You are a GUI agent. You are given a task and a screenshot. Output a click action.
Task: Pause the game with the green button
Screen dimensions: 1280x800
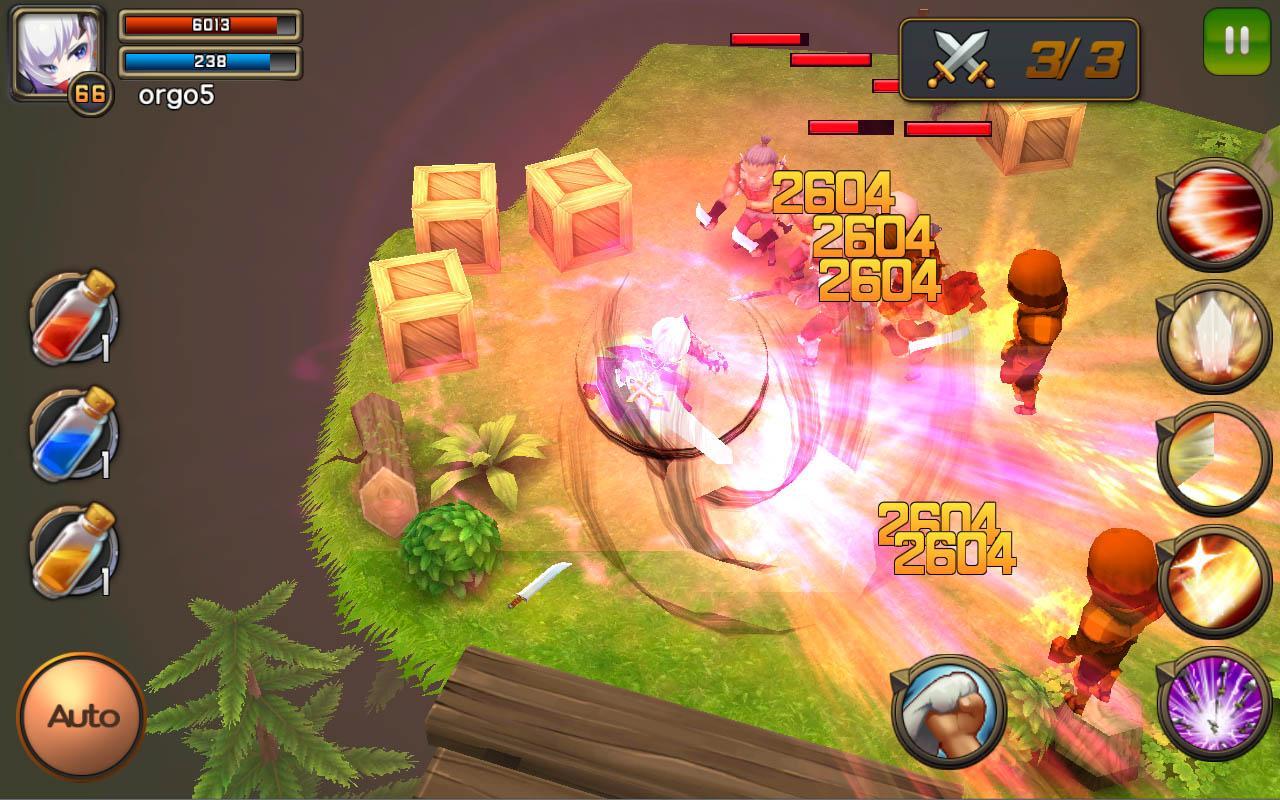[1236, 41]
